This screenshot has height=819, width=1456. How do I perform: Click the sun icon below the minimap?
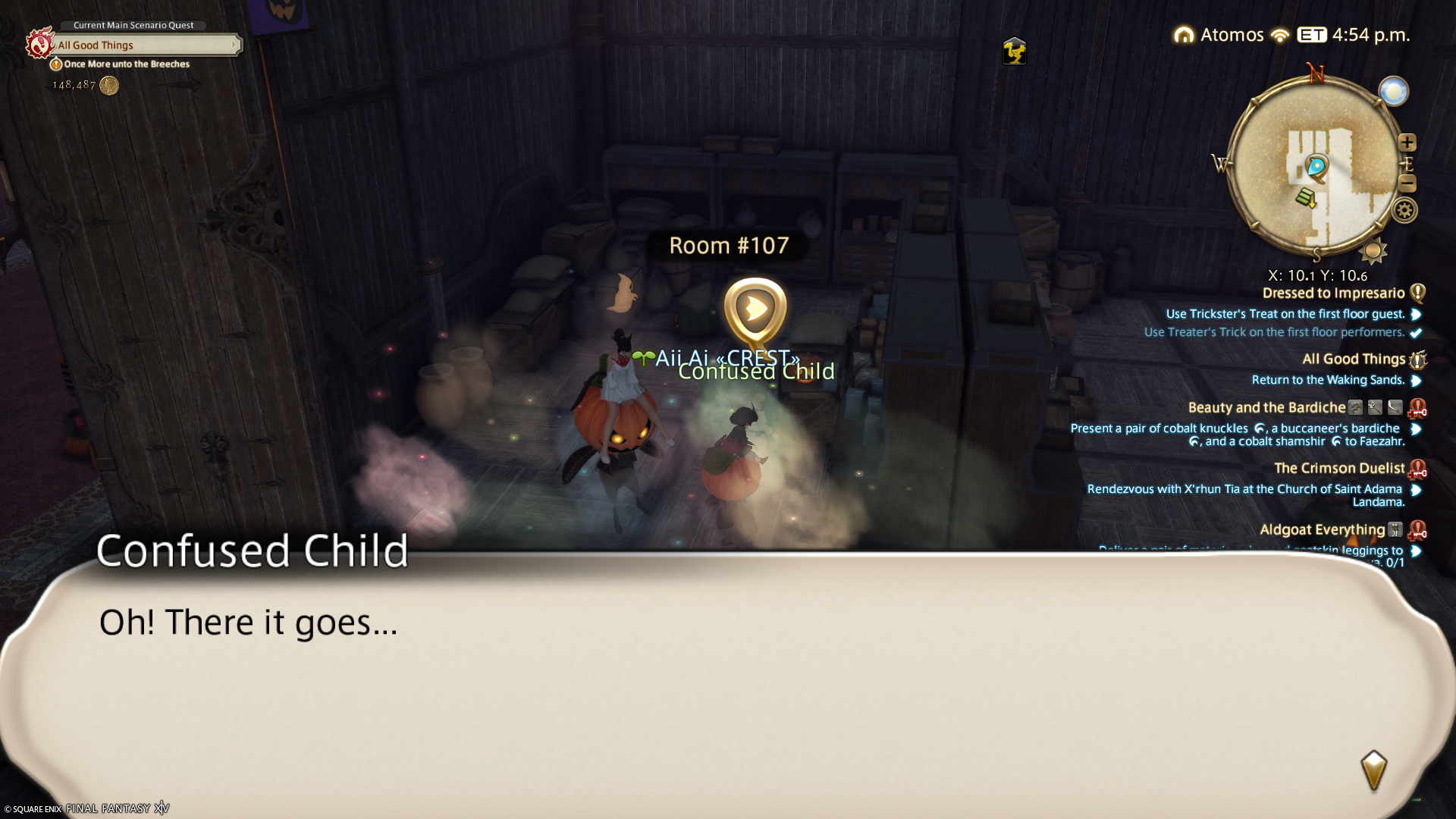click(x=1373, y=250)
